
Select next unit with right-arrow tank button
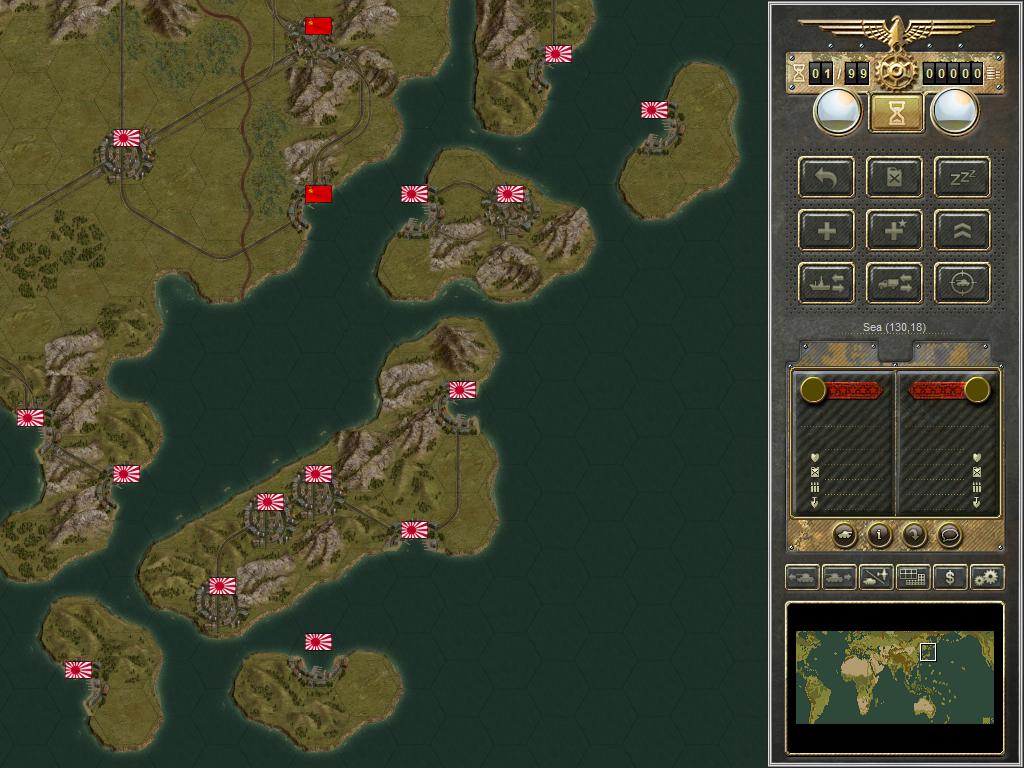click(x=839, y=577)
